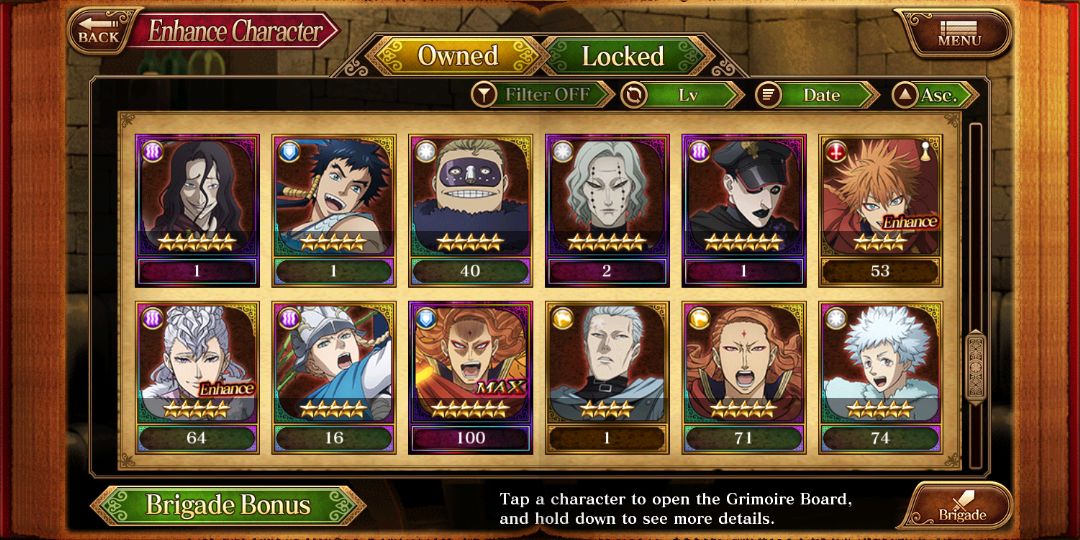Open the Brigade Bonus panel
Image resolution: width=1080 pixels, height=540 pixels.
[228, 505]
